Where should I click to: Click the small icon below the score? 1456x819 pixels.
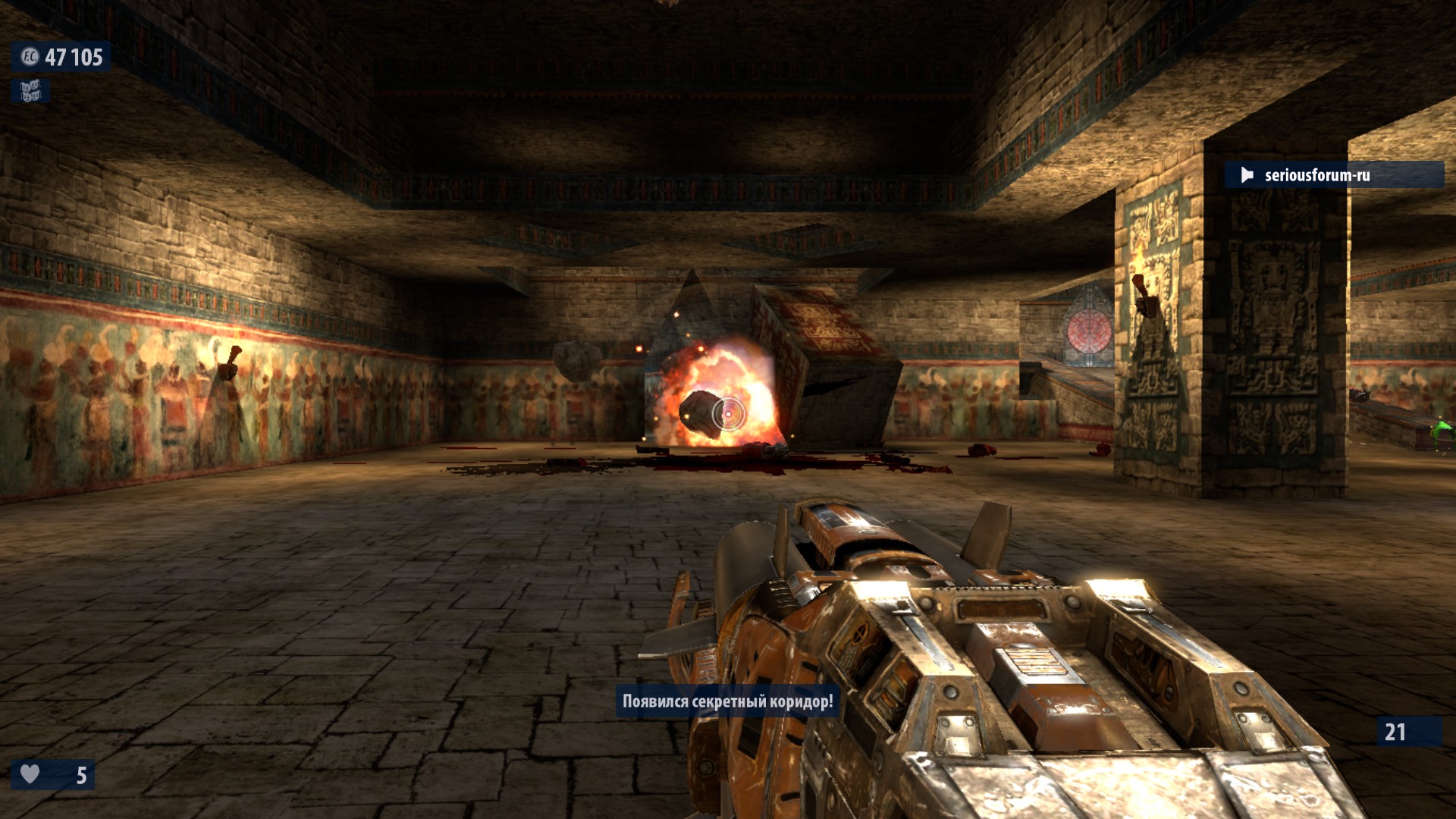pyautogui.click(x=30, y=92)
